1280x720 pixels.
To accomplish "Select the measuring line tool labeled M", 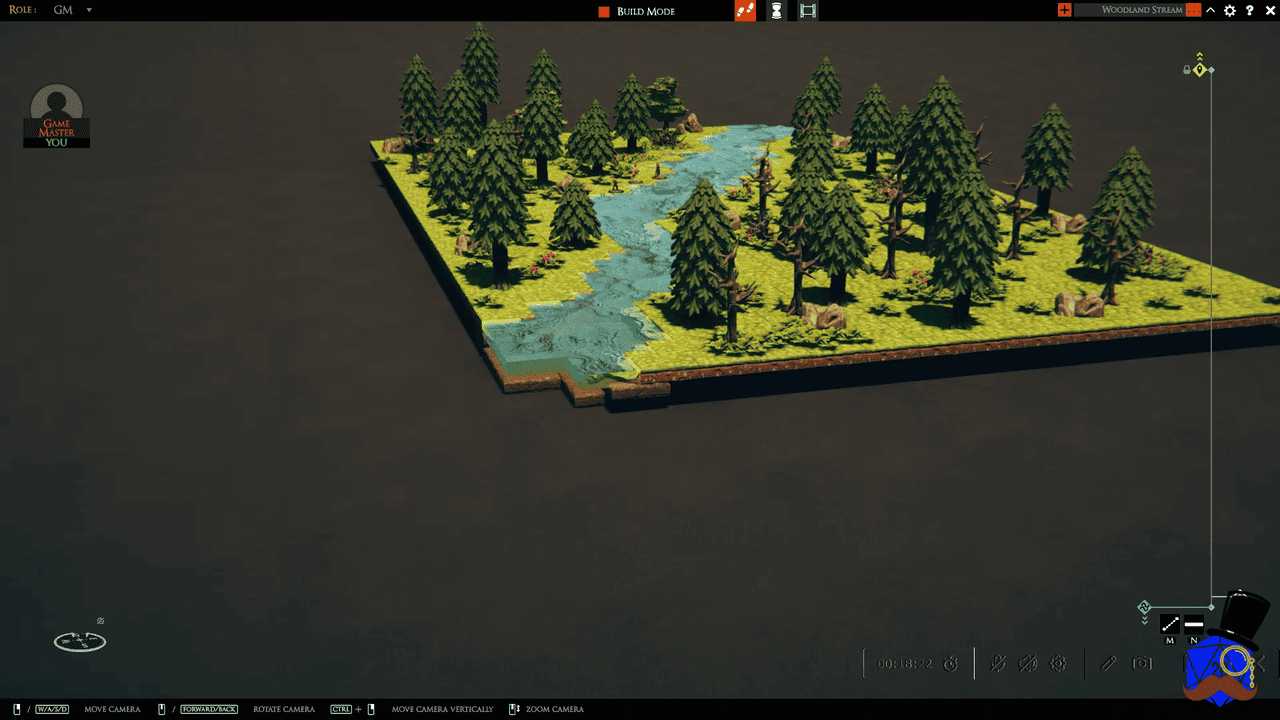I will click(1170, 625).
